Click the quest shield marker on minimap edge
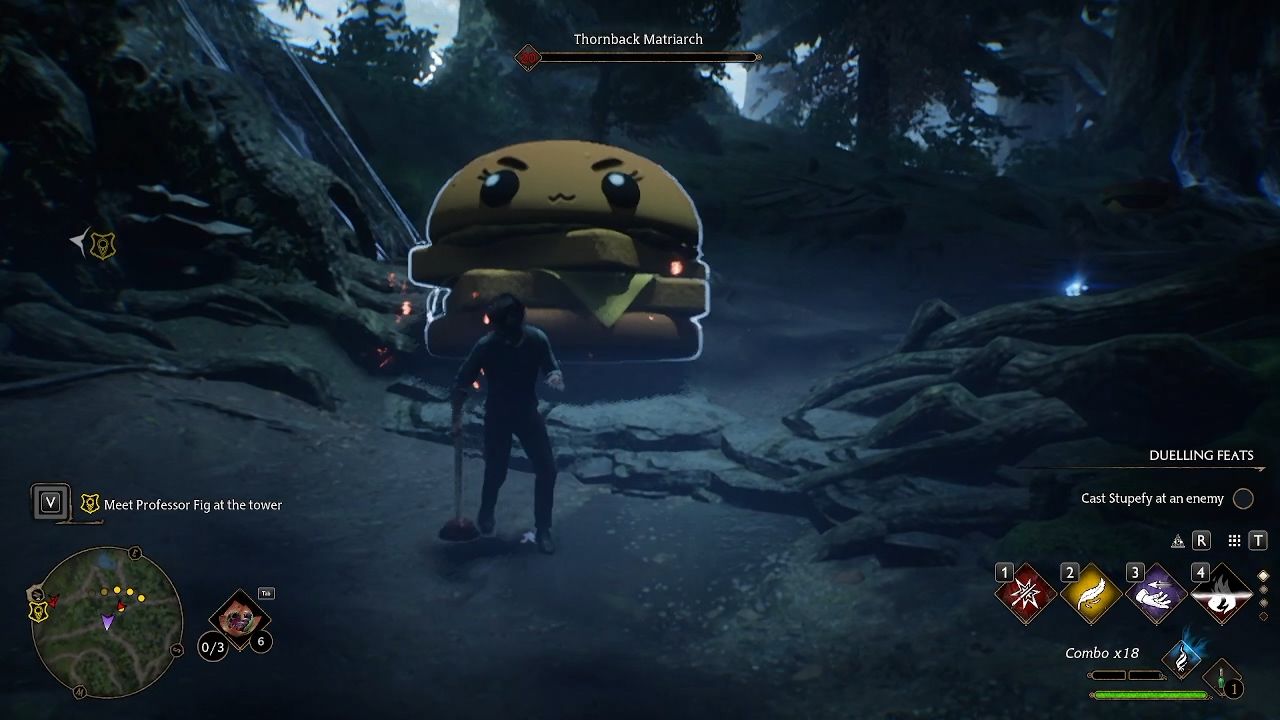1280x720 pixels. (38, 610)
